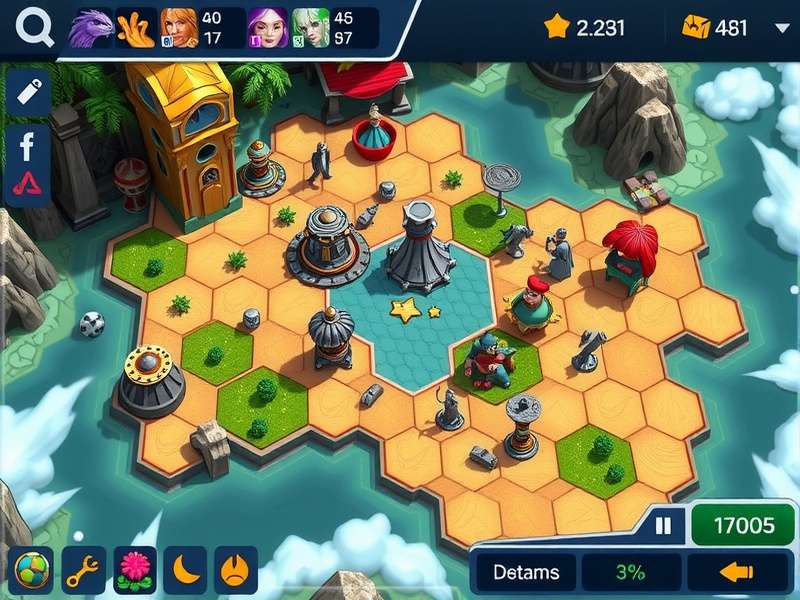Open the pencil edit tool
Image resolution: width=800 pixels, height=600 pixels.
29,91
